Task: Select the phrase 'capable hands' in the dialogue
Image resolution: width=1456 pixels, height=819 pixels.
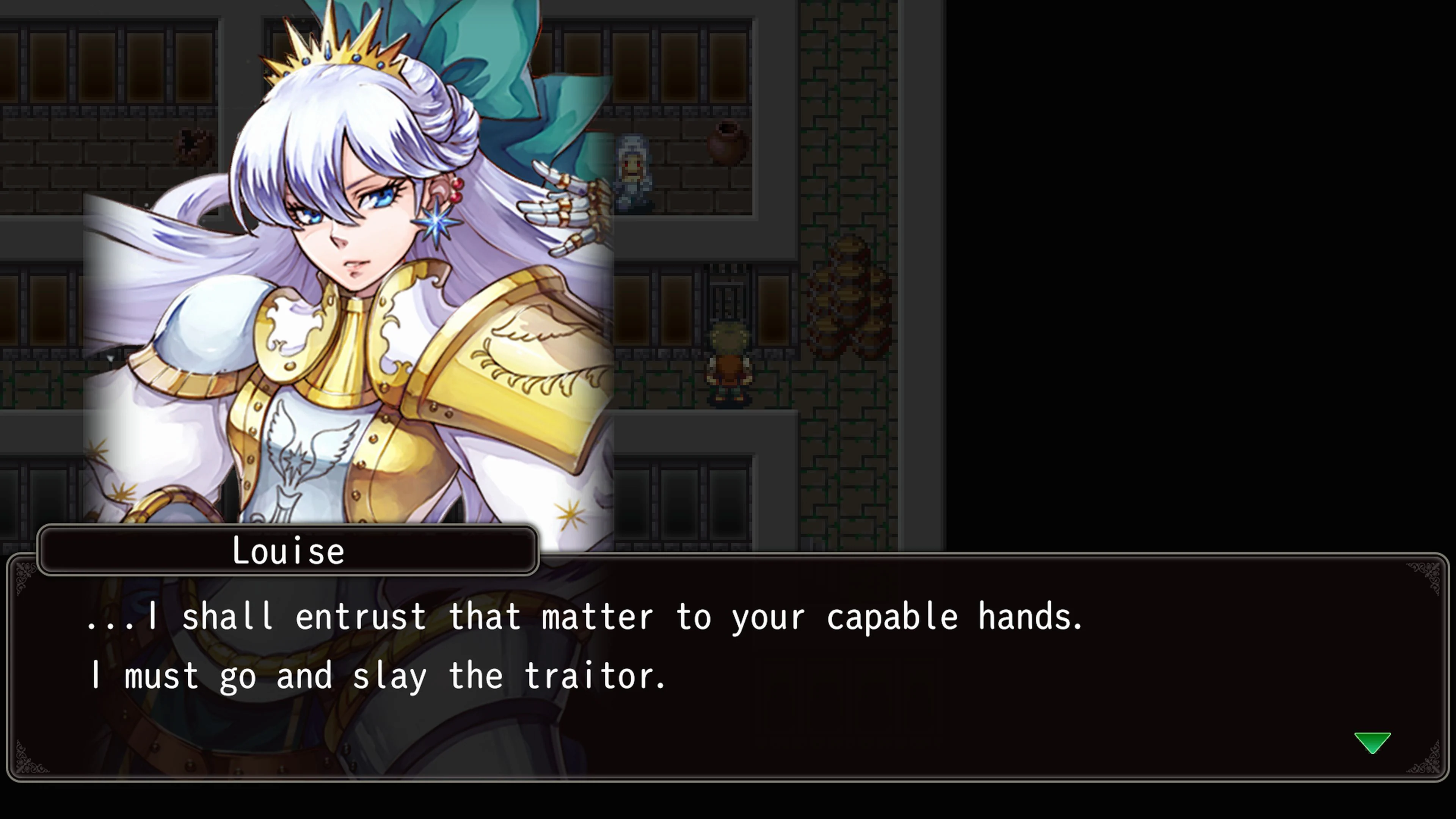Action: click(955, 616)
